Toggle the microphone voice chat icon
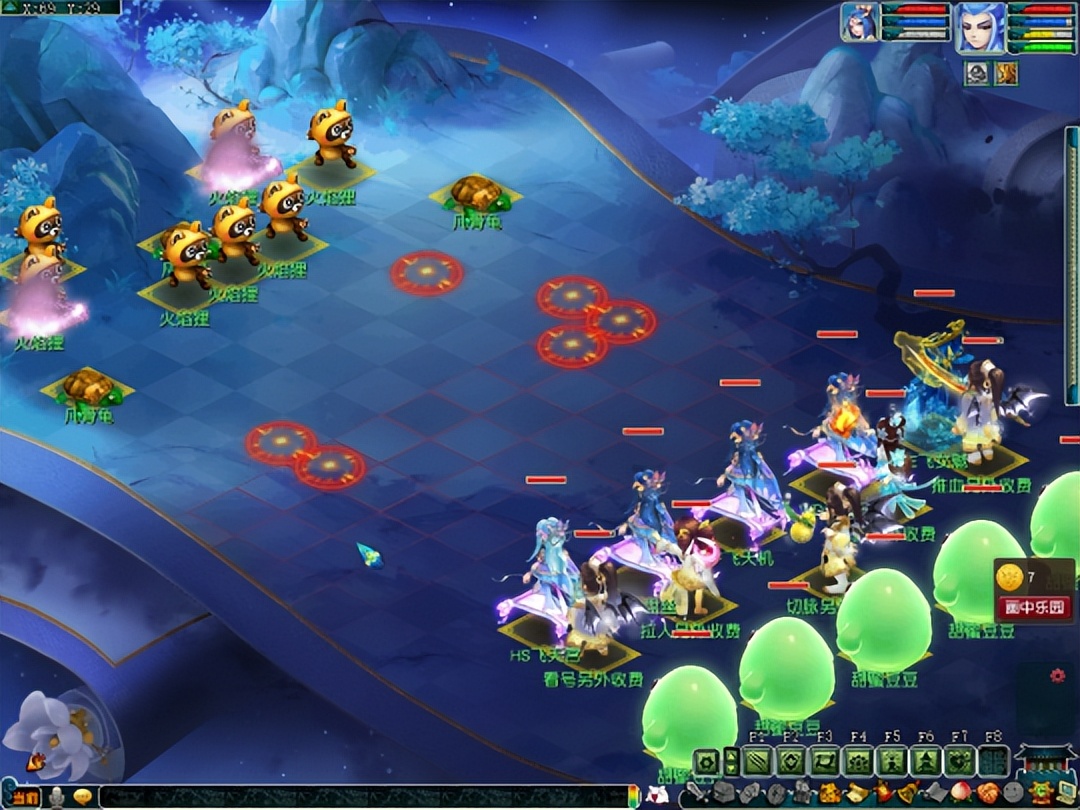The width and height of the screenshot is (1080, 810). point(58,797)
